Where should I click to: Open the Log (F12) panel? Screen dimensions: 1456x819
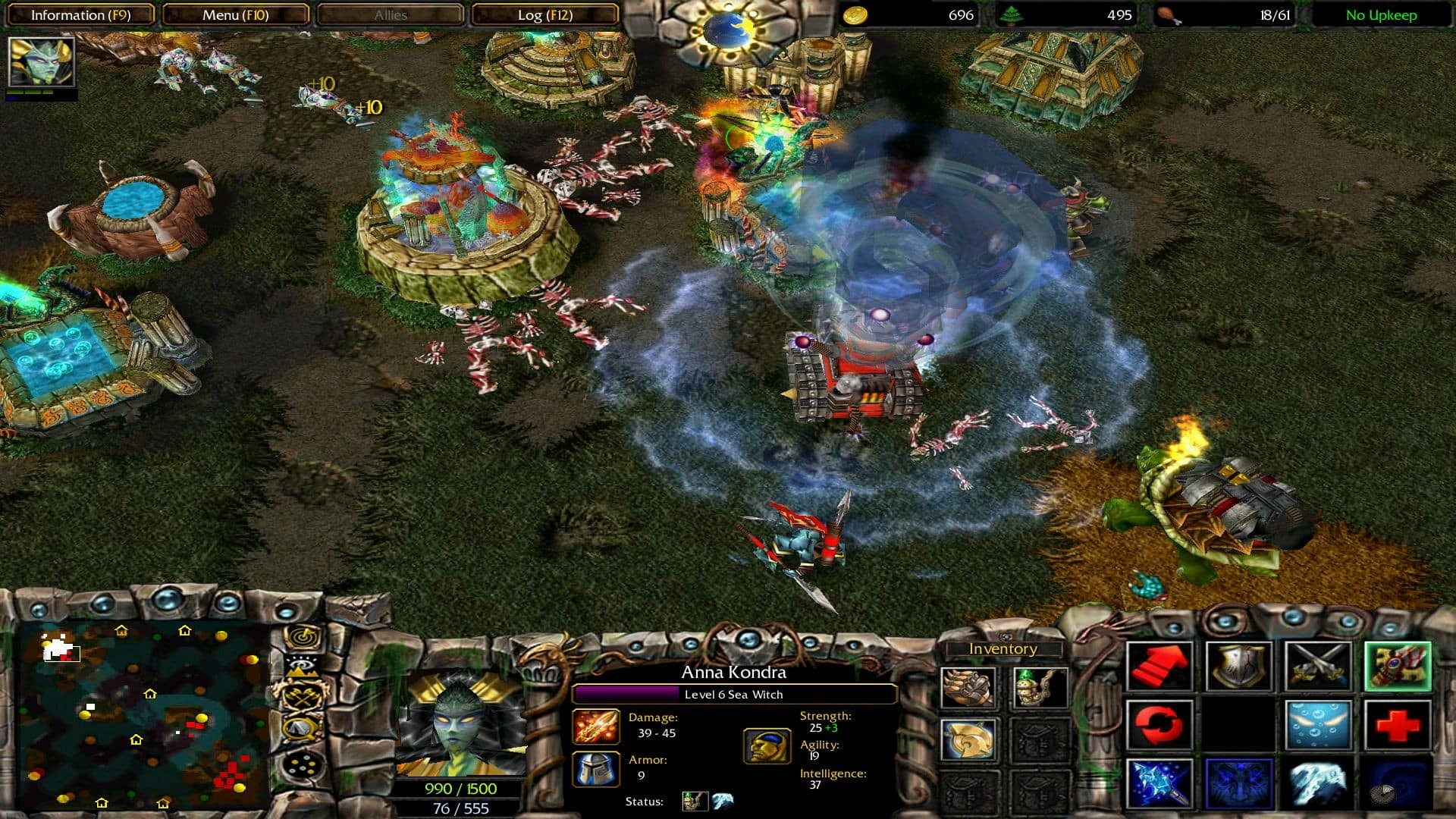[x=545, y=14]
